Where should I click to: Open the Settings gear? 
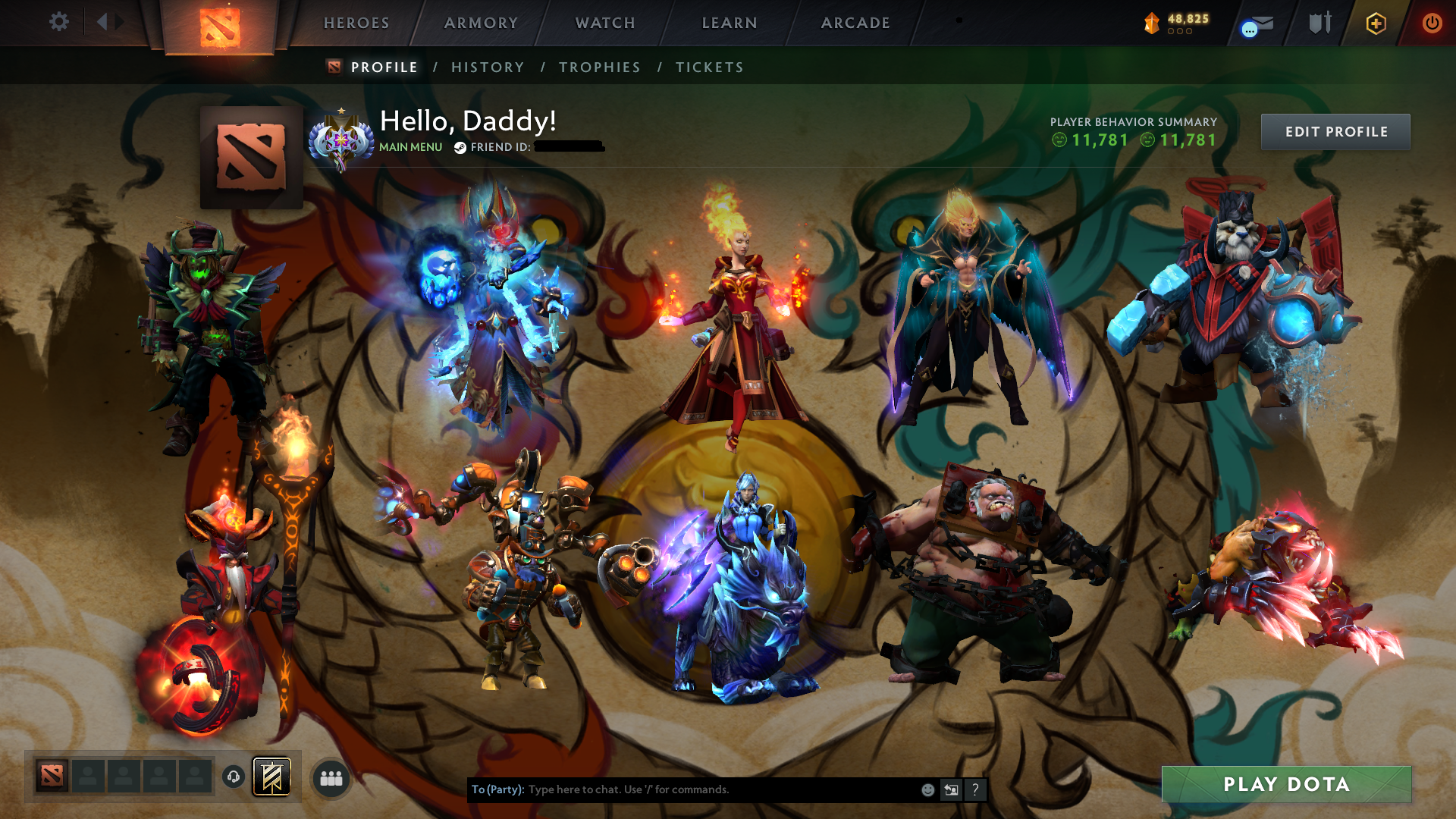[x=58, y=22]
